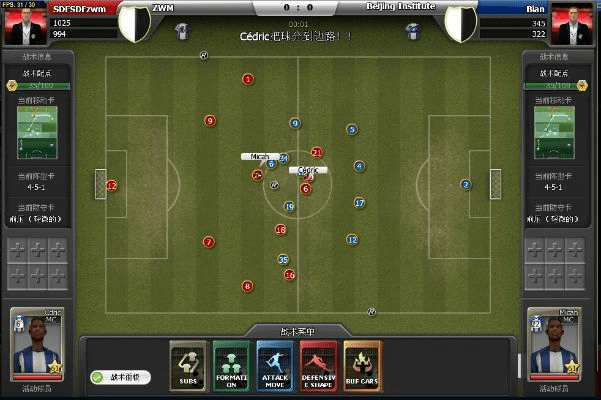Screen dimensions: 601x400
Task: Choose the ATTACK MOVE card
Action: (275, 365)
